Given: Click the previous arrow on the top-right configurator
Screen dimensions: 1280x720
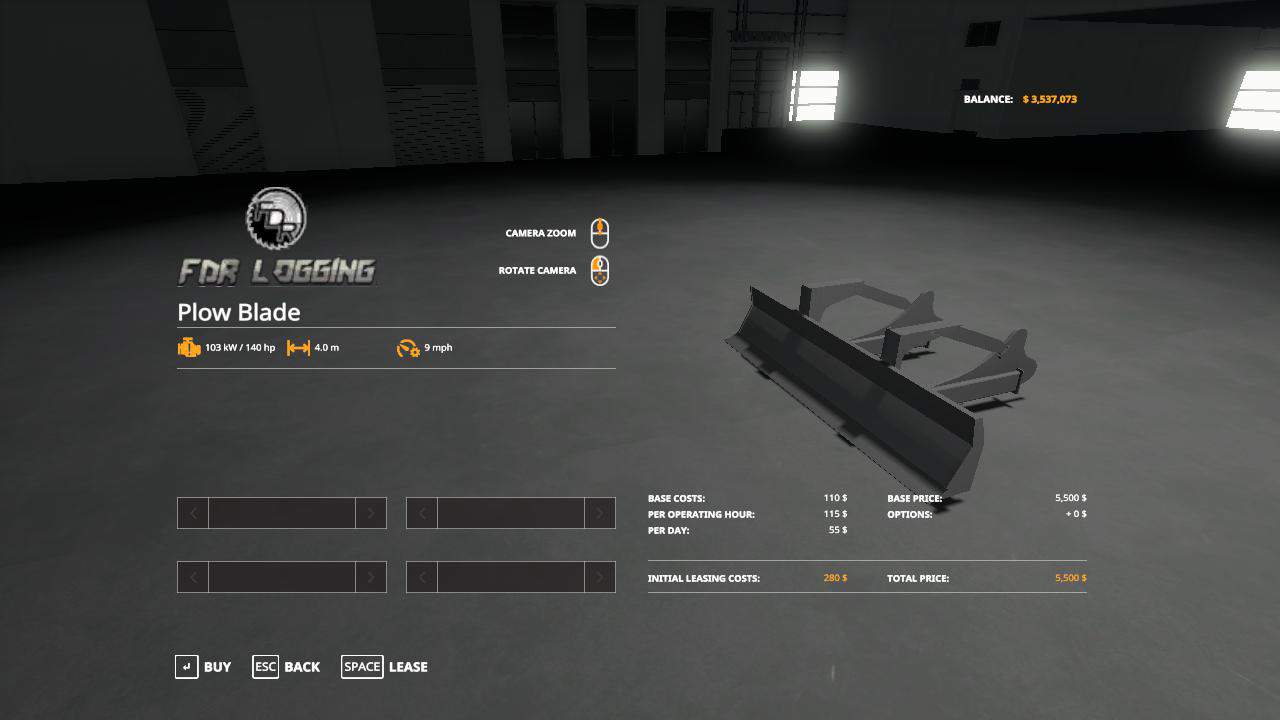Looking at the screenshot, I should [420, 513].
